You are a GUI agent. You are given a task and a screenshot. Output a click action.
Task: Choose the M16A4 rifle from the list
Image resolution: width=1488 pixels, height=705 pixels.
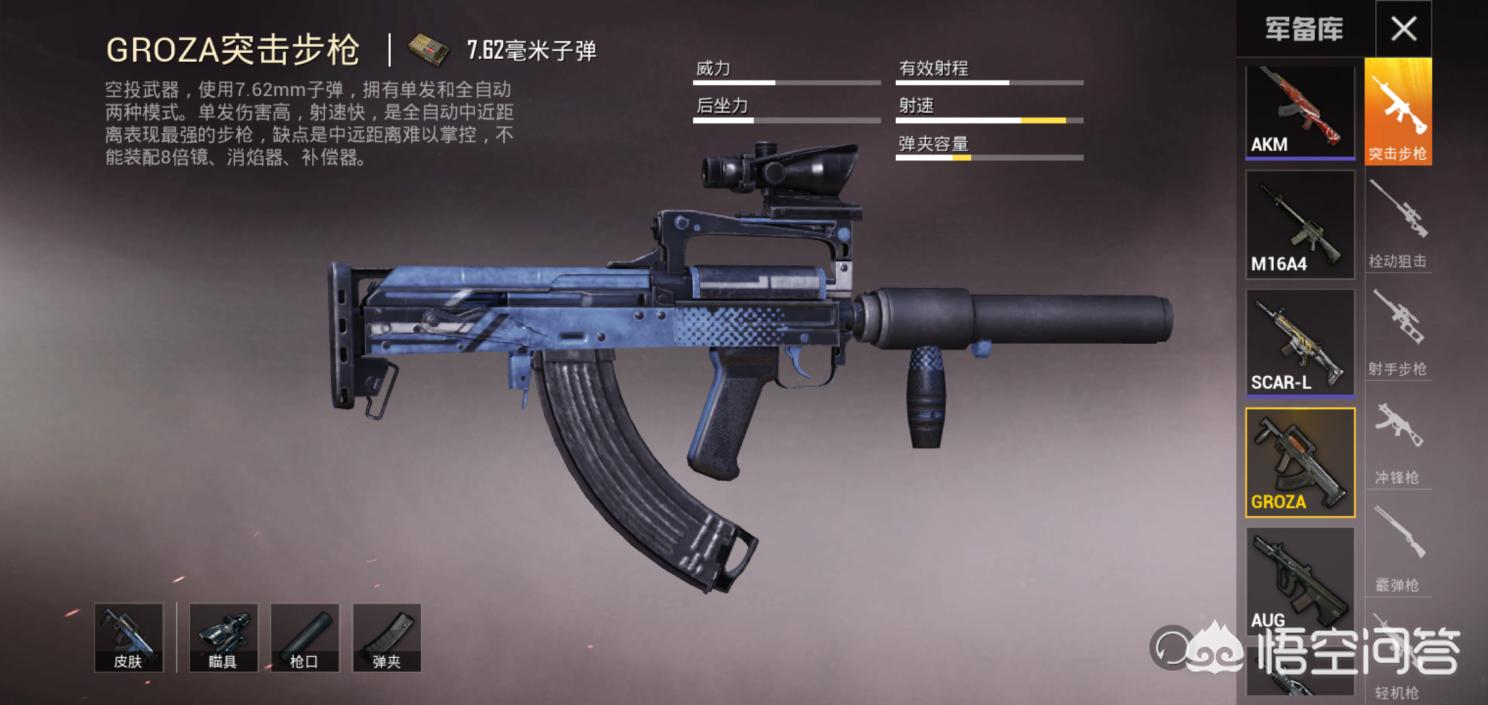(1299, 224)
